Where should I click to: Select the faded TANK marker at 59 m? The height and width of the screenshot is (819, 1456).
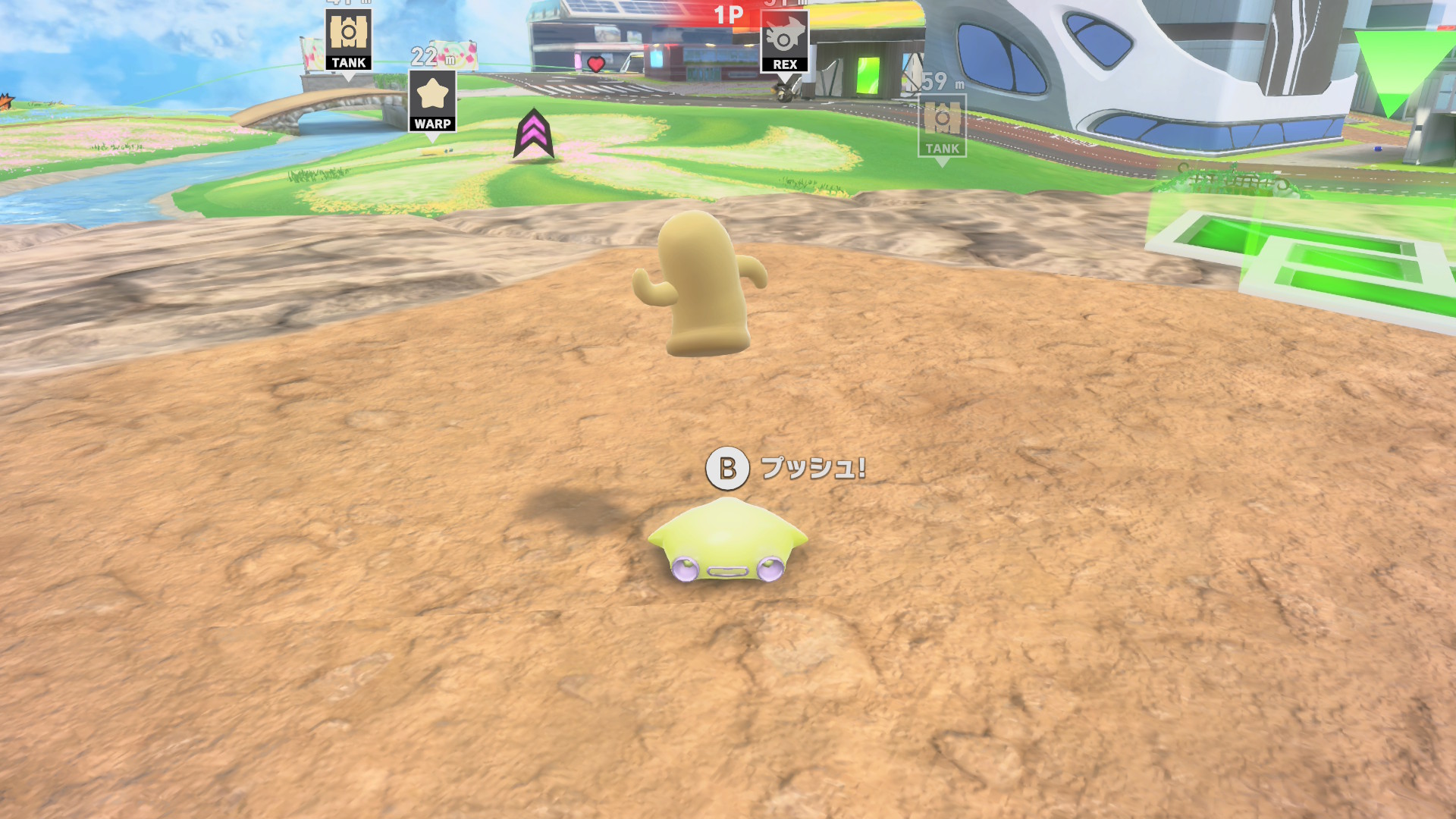tap(942, 126)
